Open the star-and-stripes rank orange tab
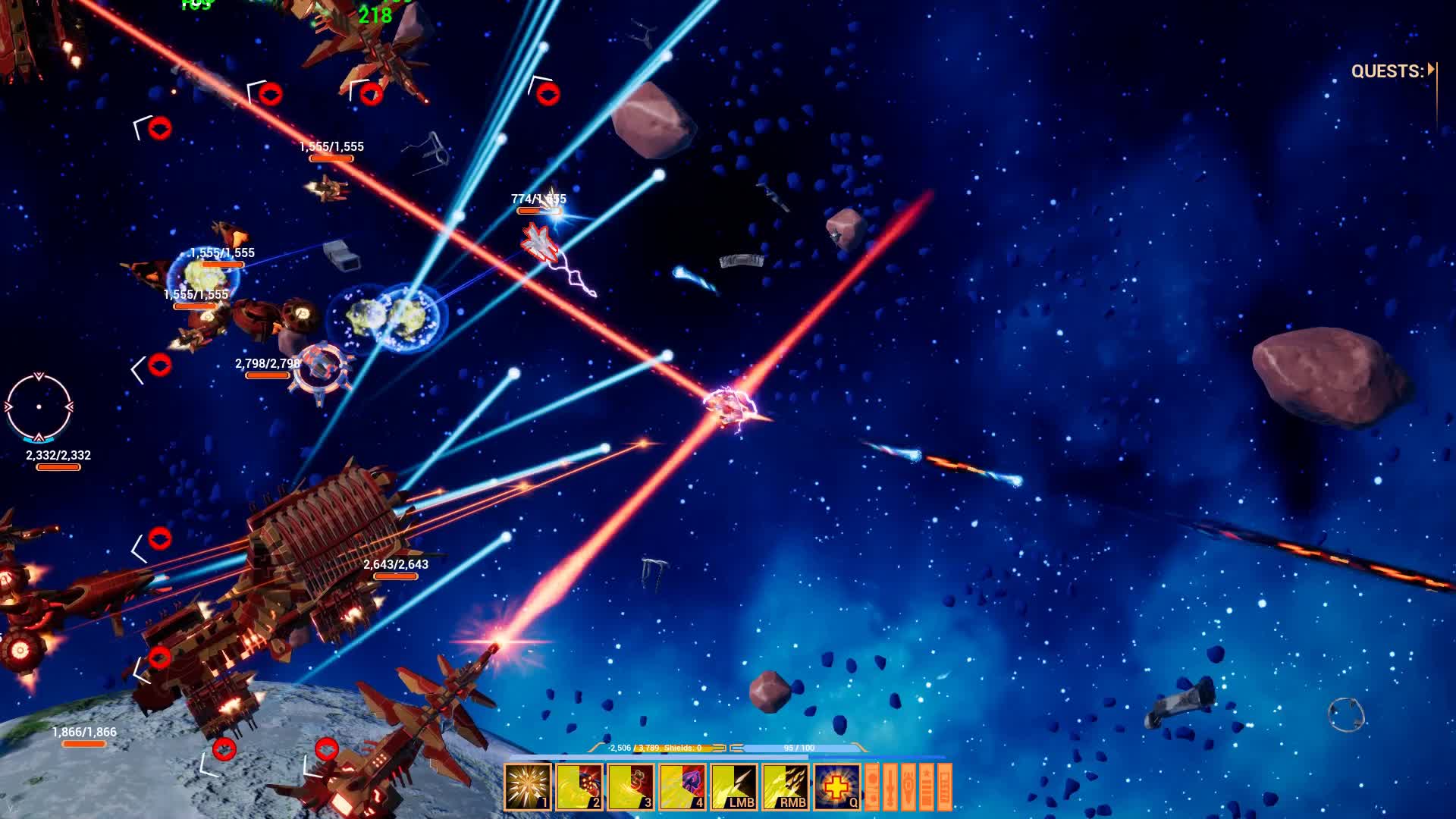The image size is (1456, 819). 927,787
